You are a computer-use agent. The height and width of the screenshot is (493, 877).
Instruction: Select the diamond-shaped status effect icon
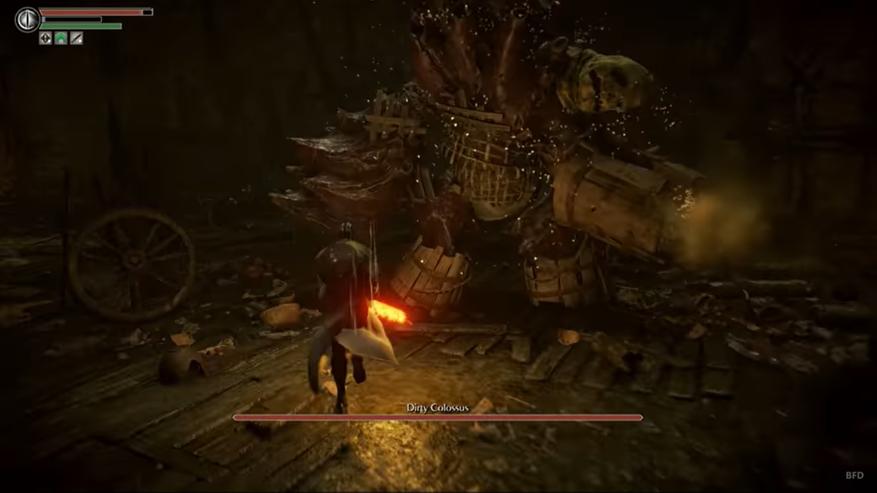pyautogui.click(x=45, y=38)
